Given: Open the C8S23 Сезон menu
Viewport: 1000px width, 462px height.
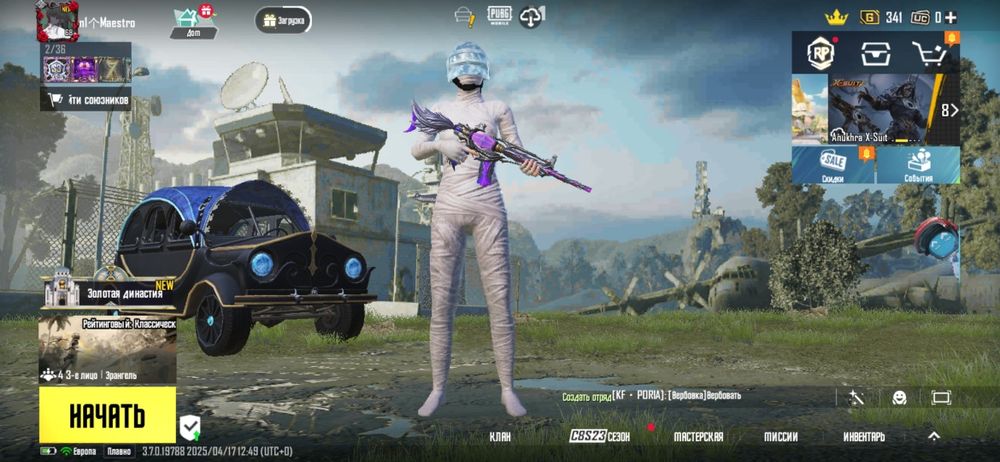Looking at the screenshot, I should pyautogui.click(x=600, y=437).
